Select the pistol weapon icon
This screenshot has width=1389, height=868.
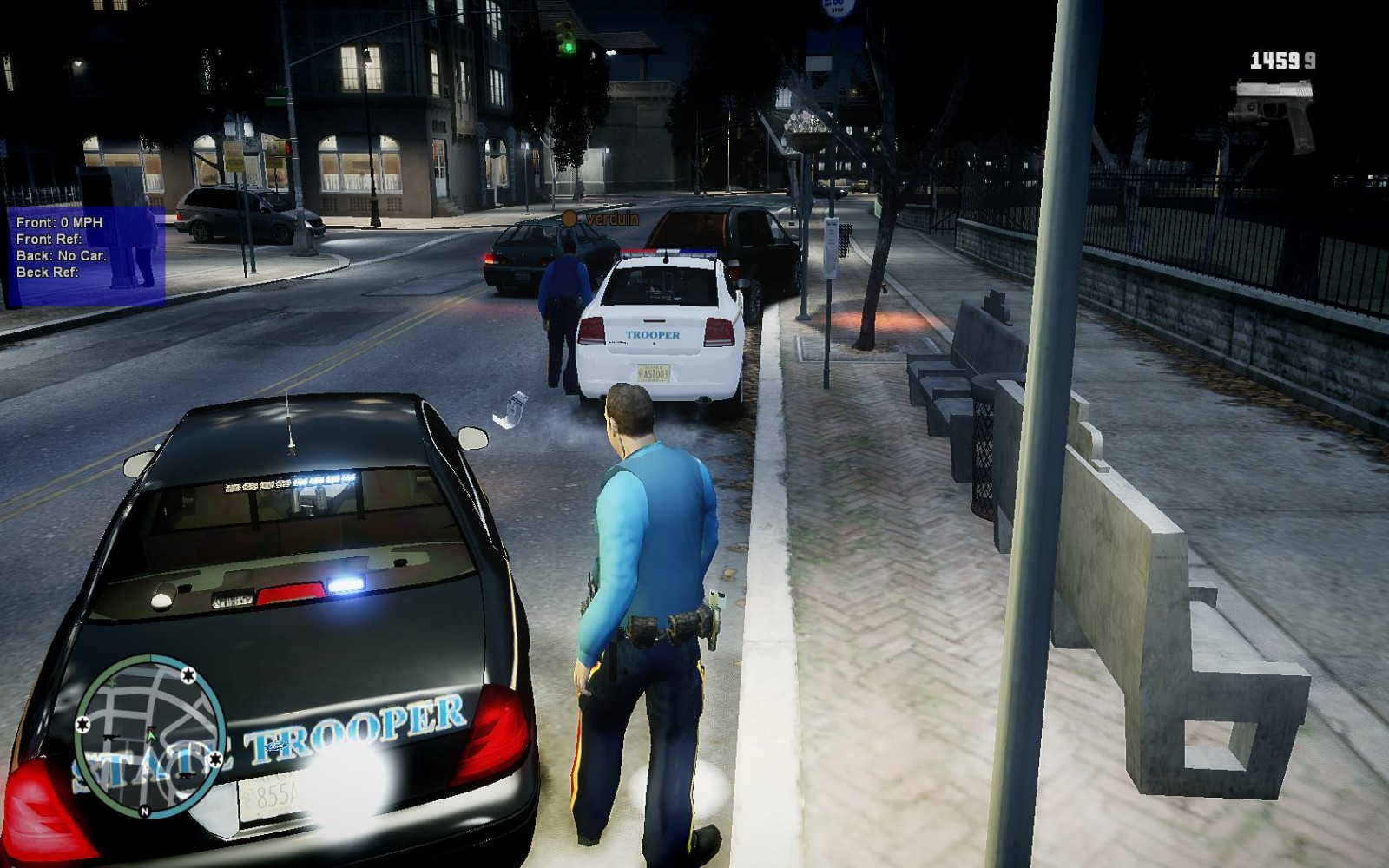point(1274,112)
